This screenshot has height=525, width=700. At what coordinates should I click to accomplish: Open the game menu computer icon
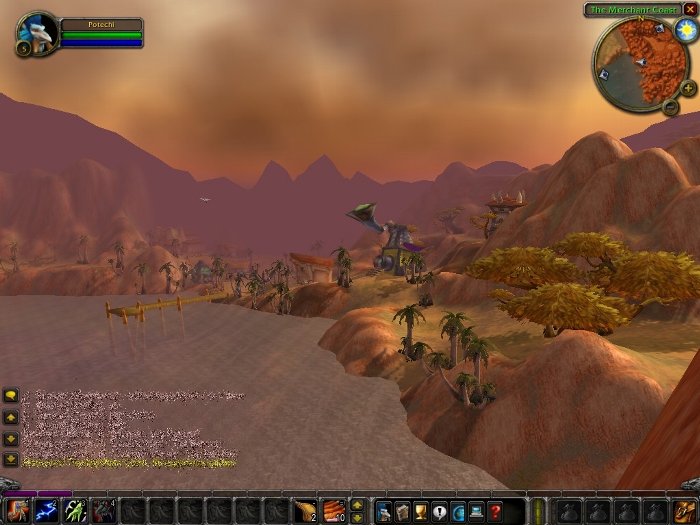(476, 511)
